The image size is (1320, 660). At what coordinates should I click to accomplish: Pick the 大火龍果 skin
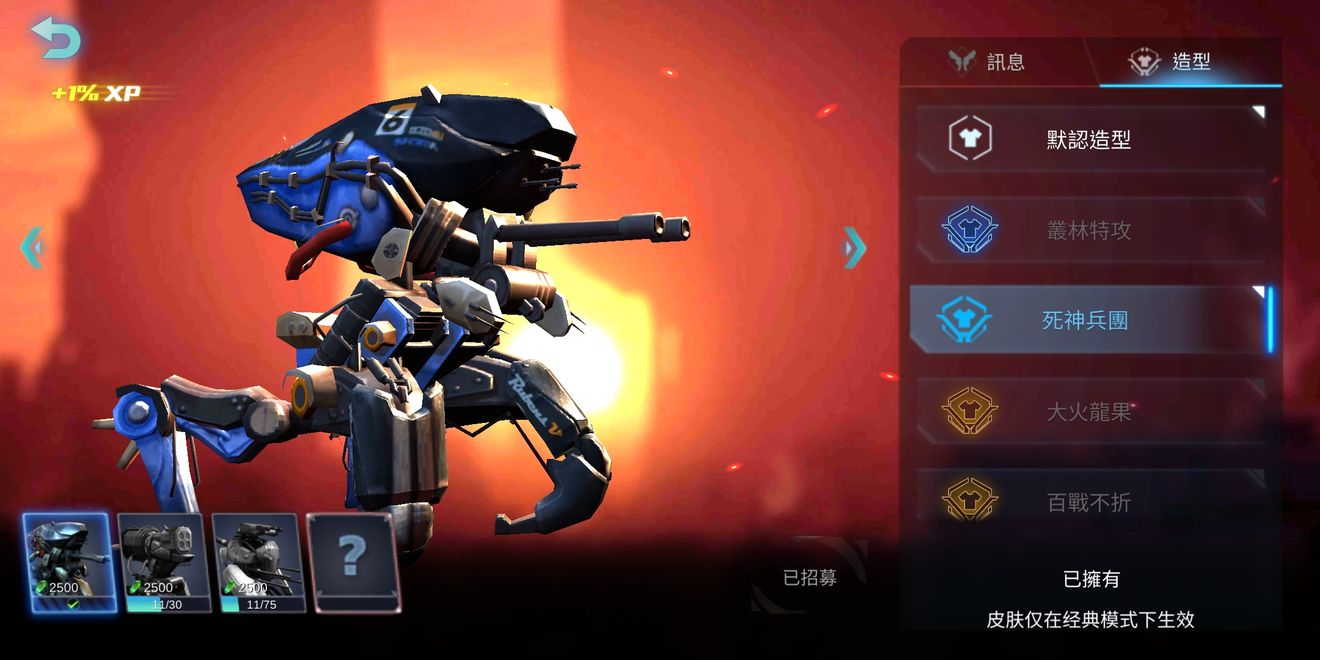[x=1090, y=411]
